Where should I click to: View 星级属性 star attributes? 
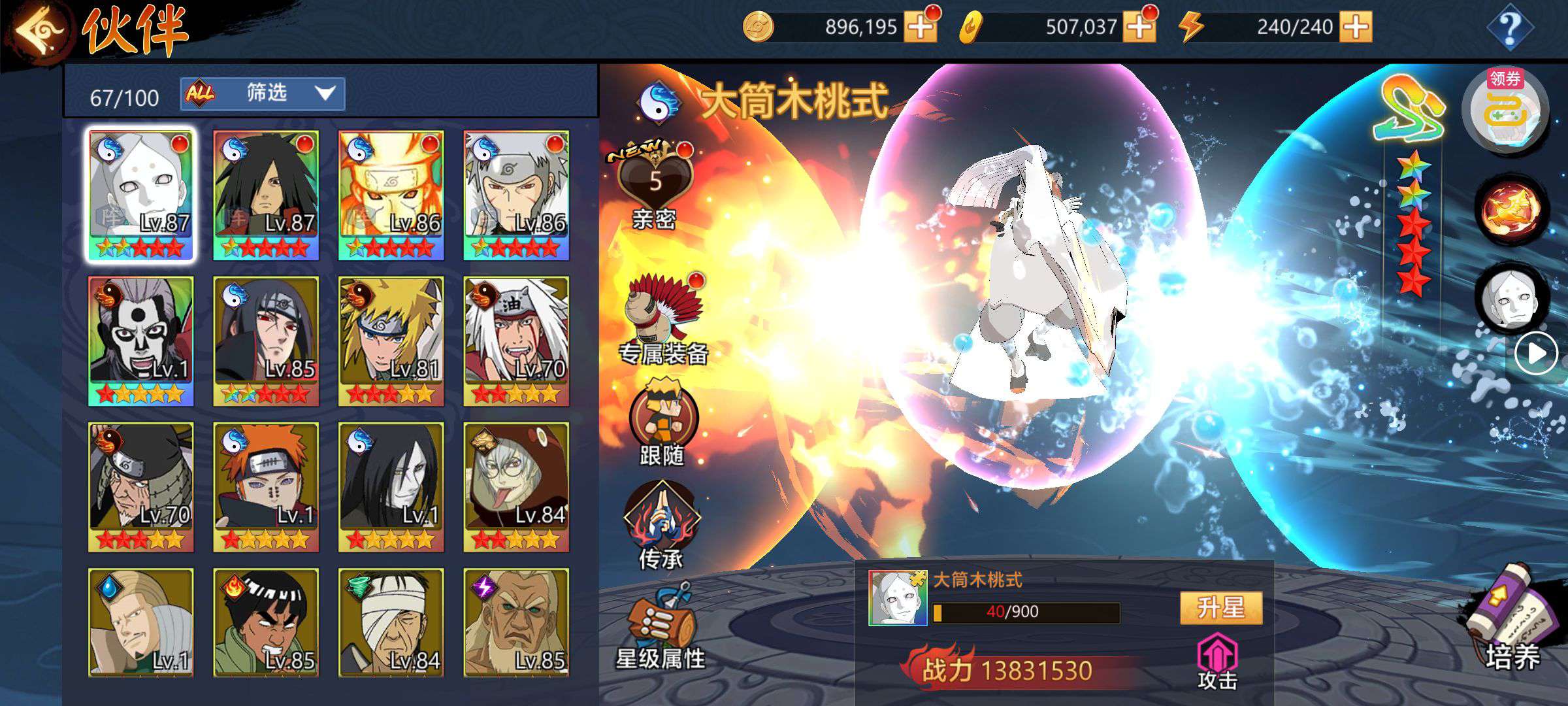(661, 631)
